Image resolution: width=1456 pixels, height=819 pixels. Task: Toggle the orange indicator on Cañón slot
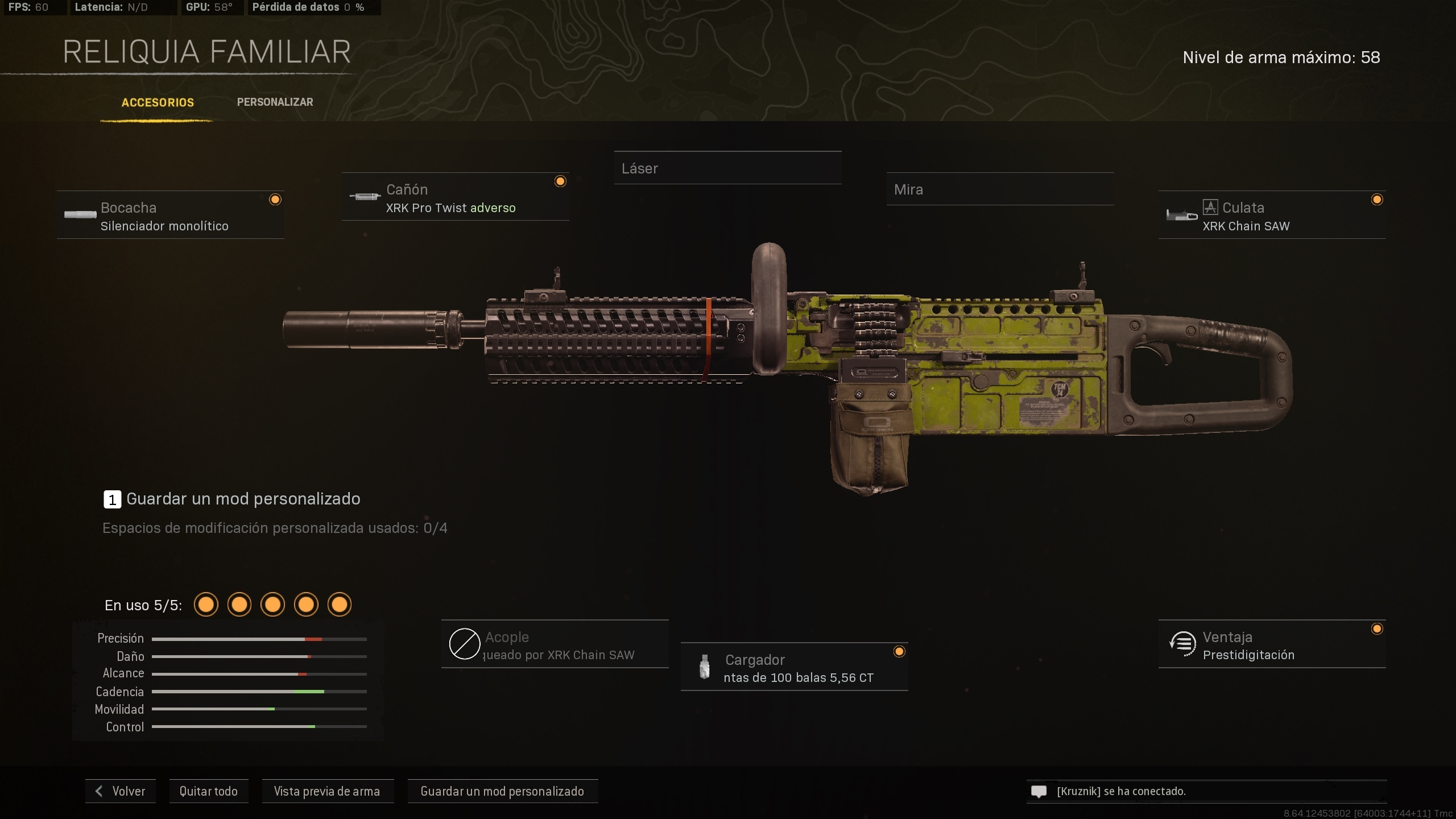560,181
